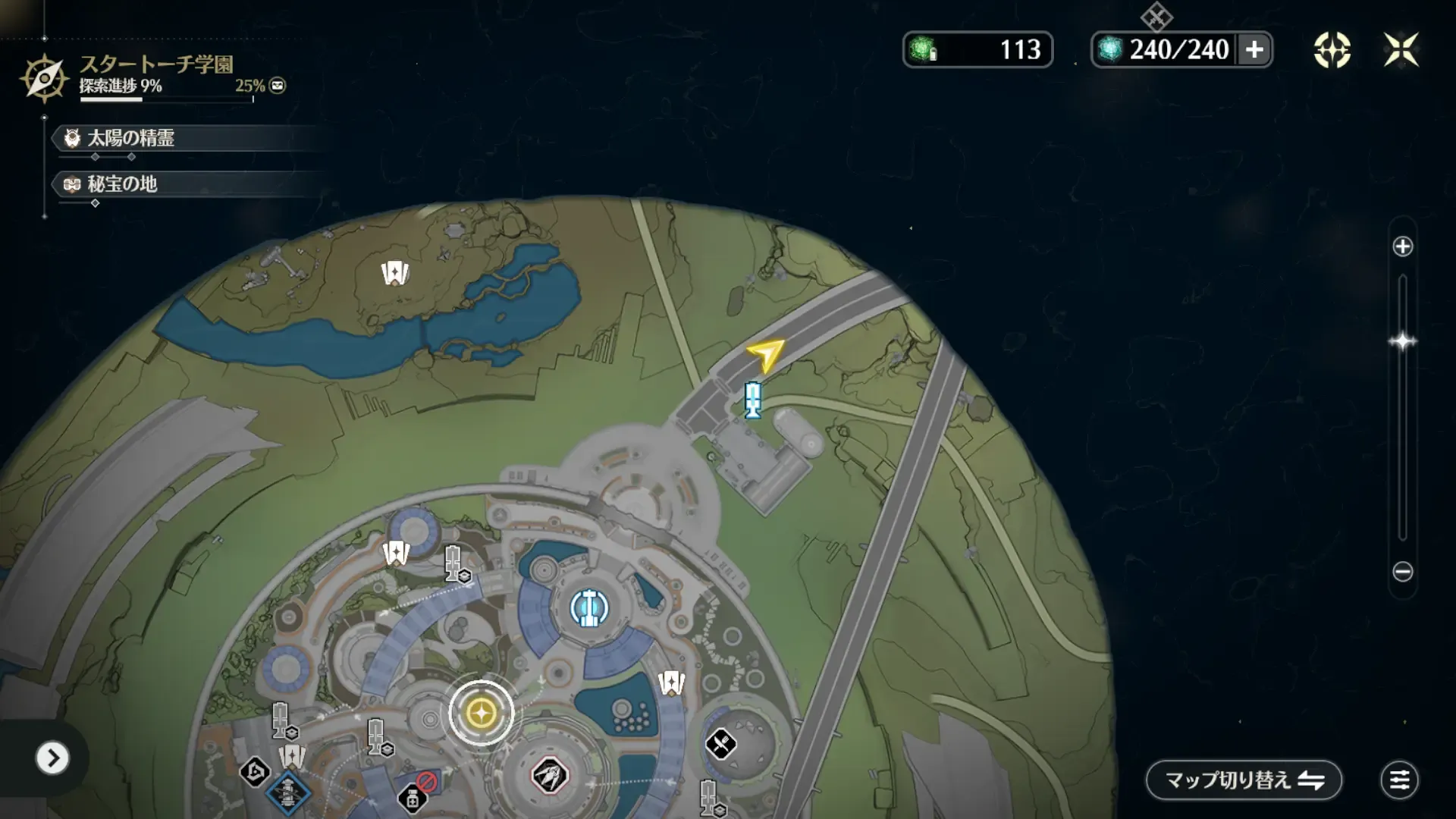
Task: Open the circular crosshair icon beside the close button
Action: [x=1332, y=50]
